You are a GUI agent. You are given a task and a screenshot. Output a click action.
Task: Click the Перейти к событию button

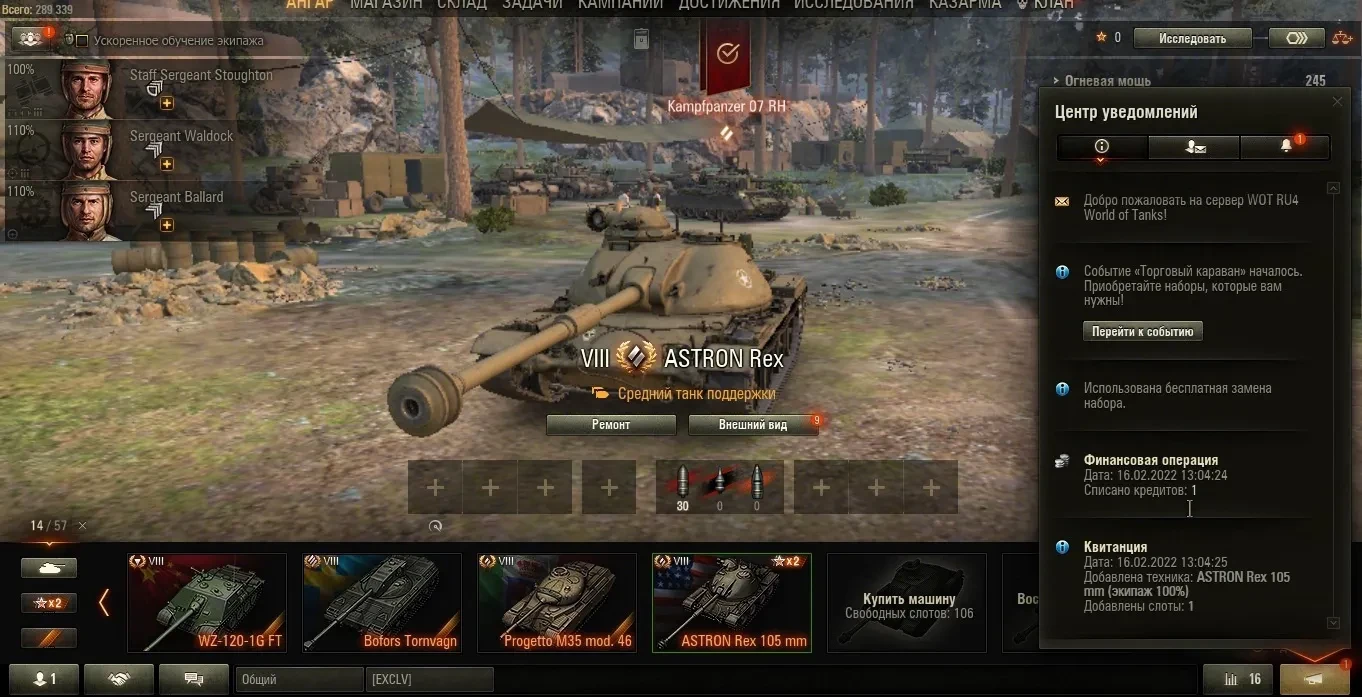(x=1143, y=332)
